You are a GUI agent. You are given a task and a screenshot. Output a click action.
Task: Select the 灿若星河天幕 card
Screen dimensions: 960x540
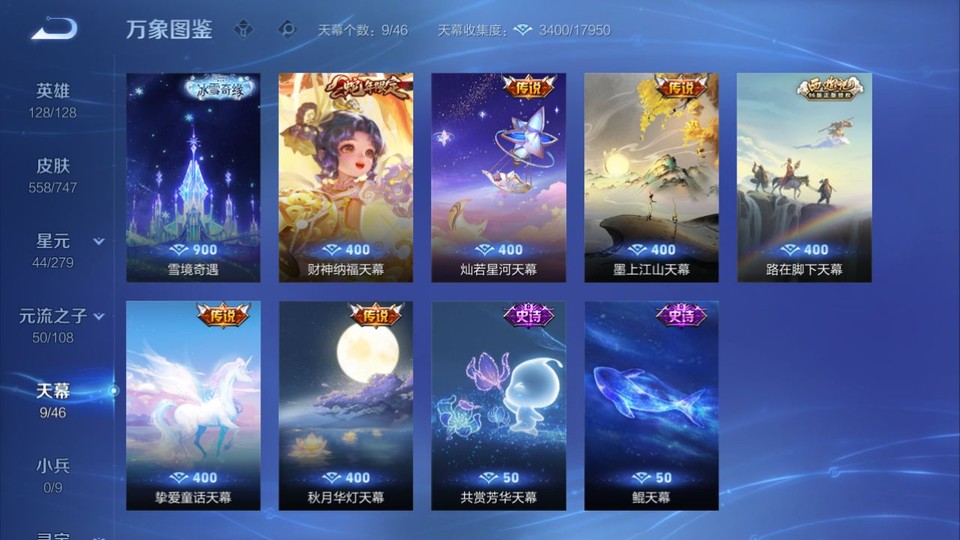[x=498, y=177]
